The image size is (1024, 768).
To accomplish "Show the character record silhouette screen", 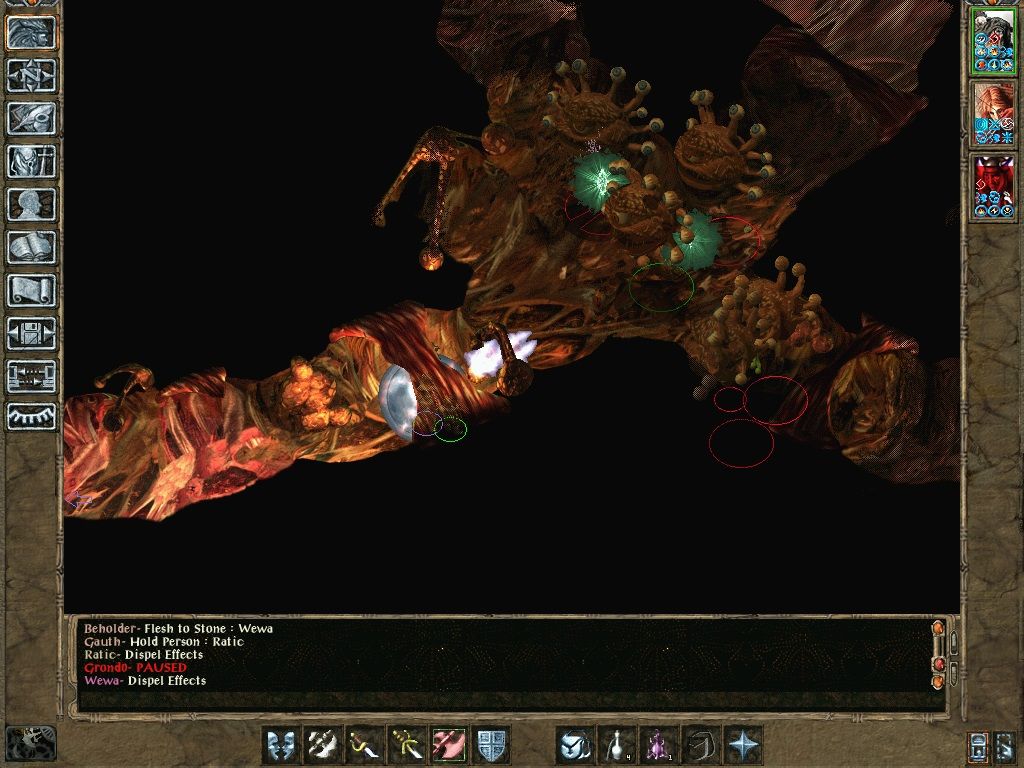I will tap(31, 205).
